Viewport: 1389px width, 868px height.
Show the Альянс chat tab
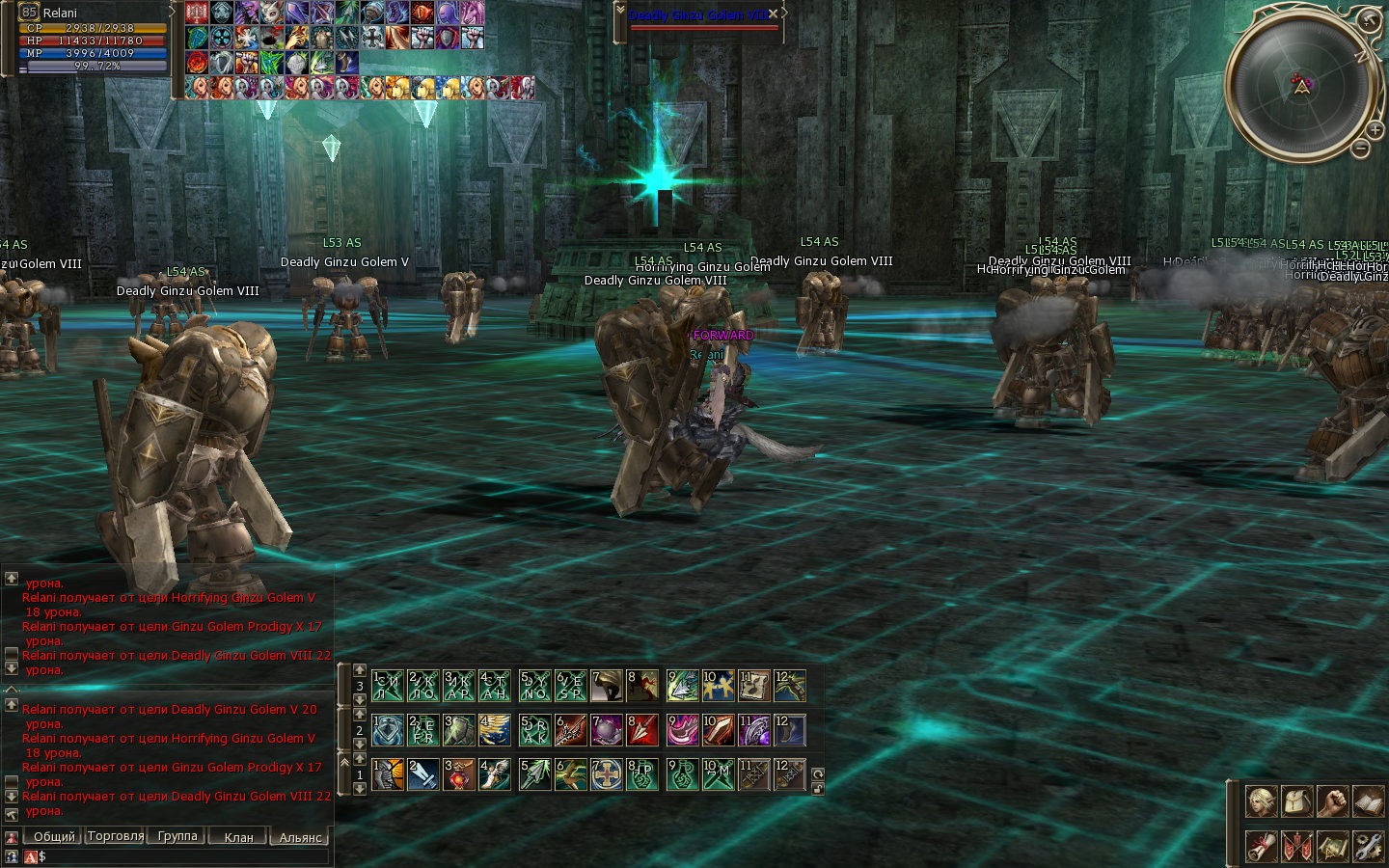[300, 837]
